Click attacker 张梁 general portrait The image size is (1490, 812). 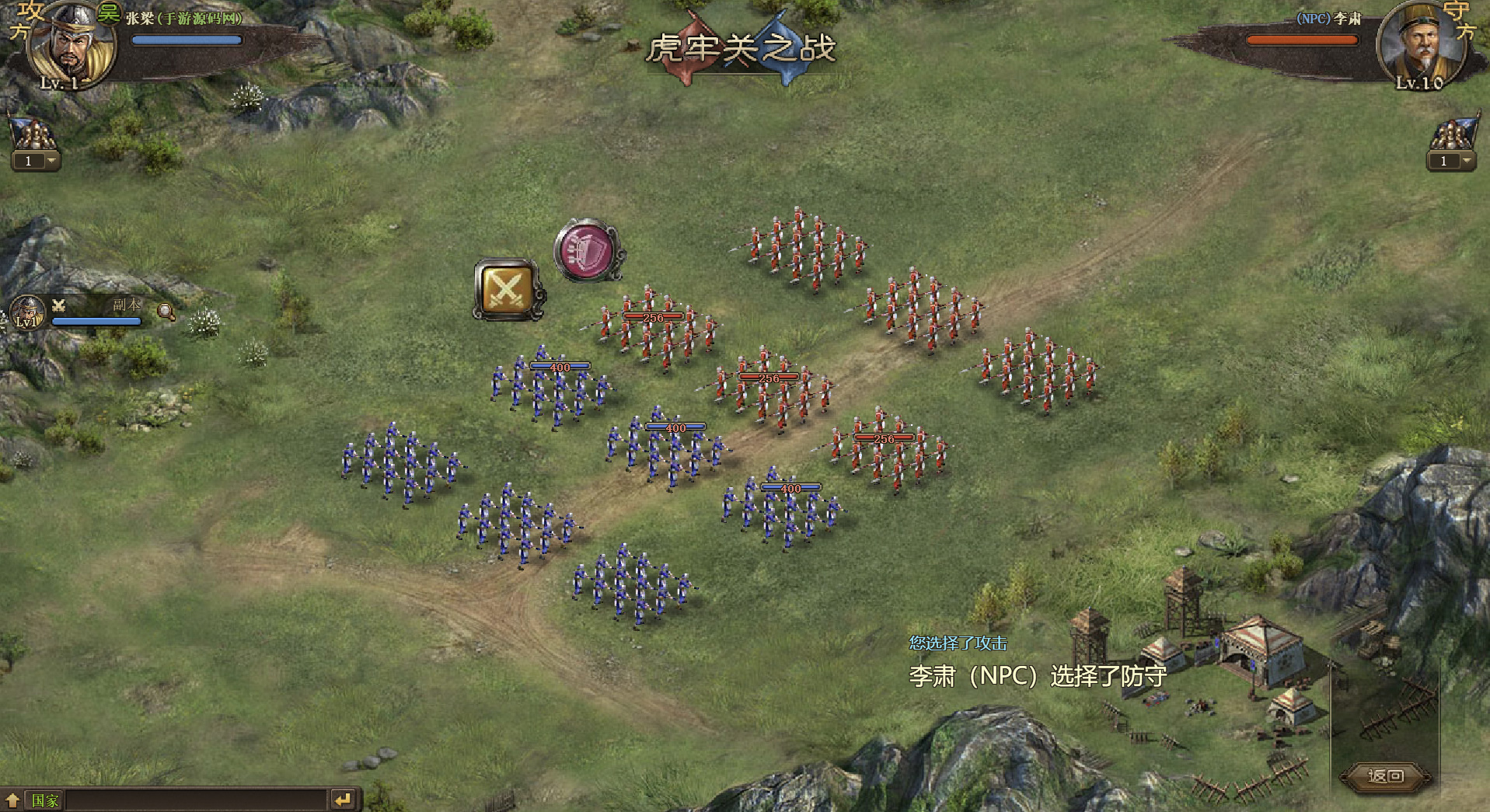(70, 43)
